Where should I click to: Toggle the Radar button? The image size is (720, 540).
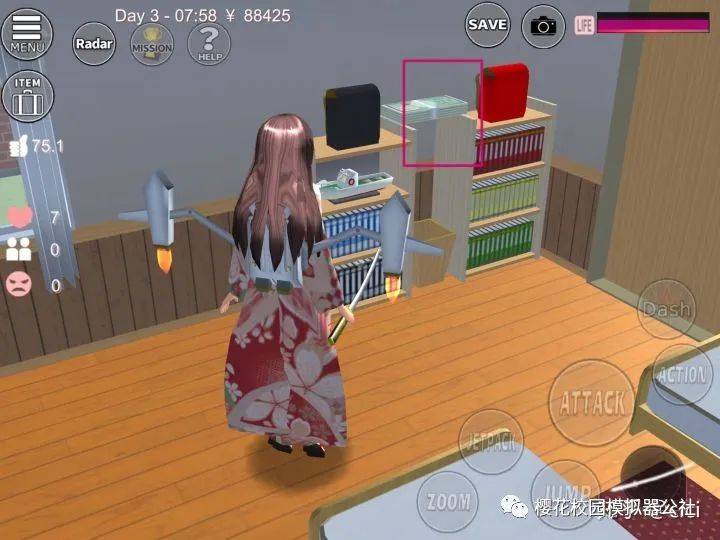(93, 44)
